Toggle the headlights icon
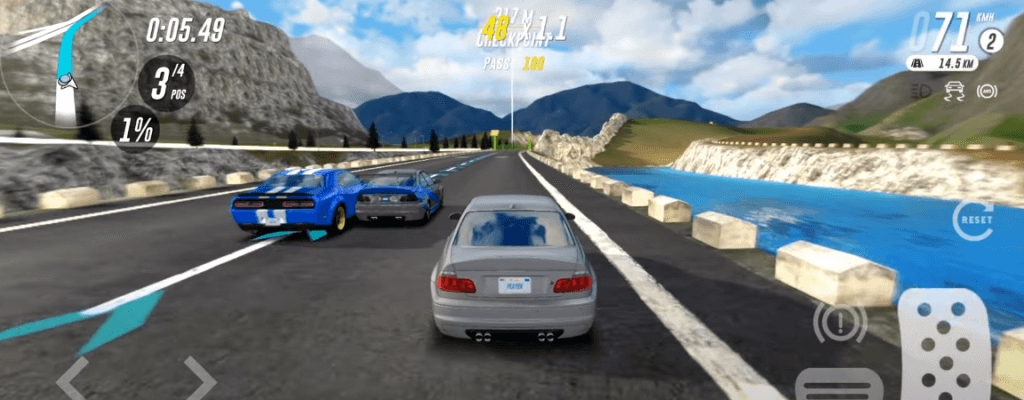Viewport: 1024px width, 400px height. (920, 91)
